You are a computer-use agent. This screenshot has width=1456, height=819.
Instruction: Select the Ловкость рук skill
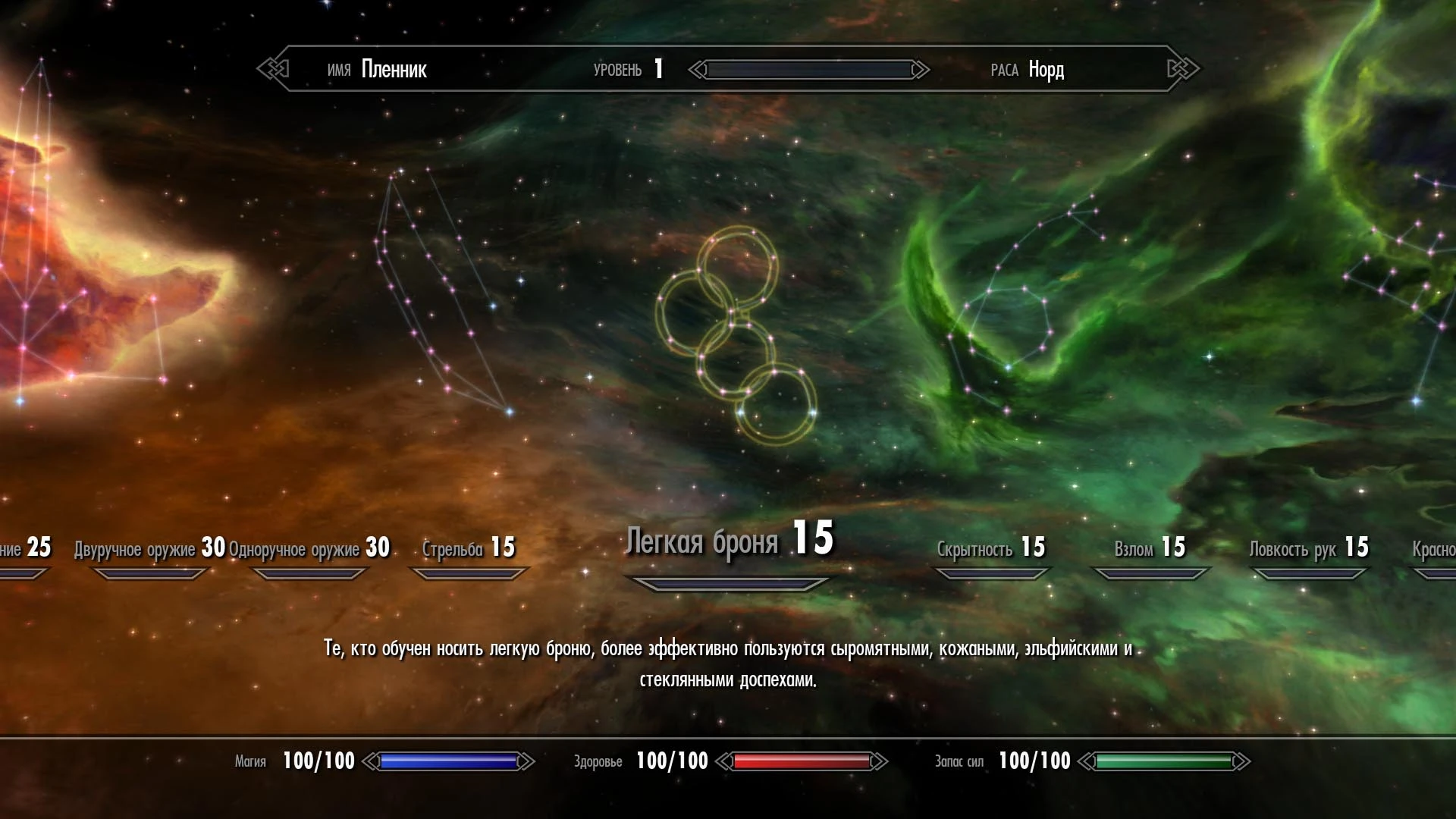click(x=1309, y=548)
